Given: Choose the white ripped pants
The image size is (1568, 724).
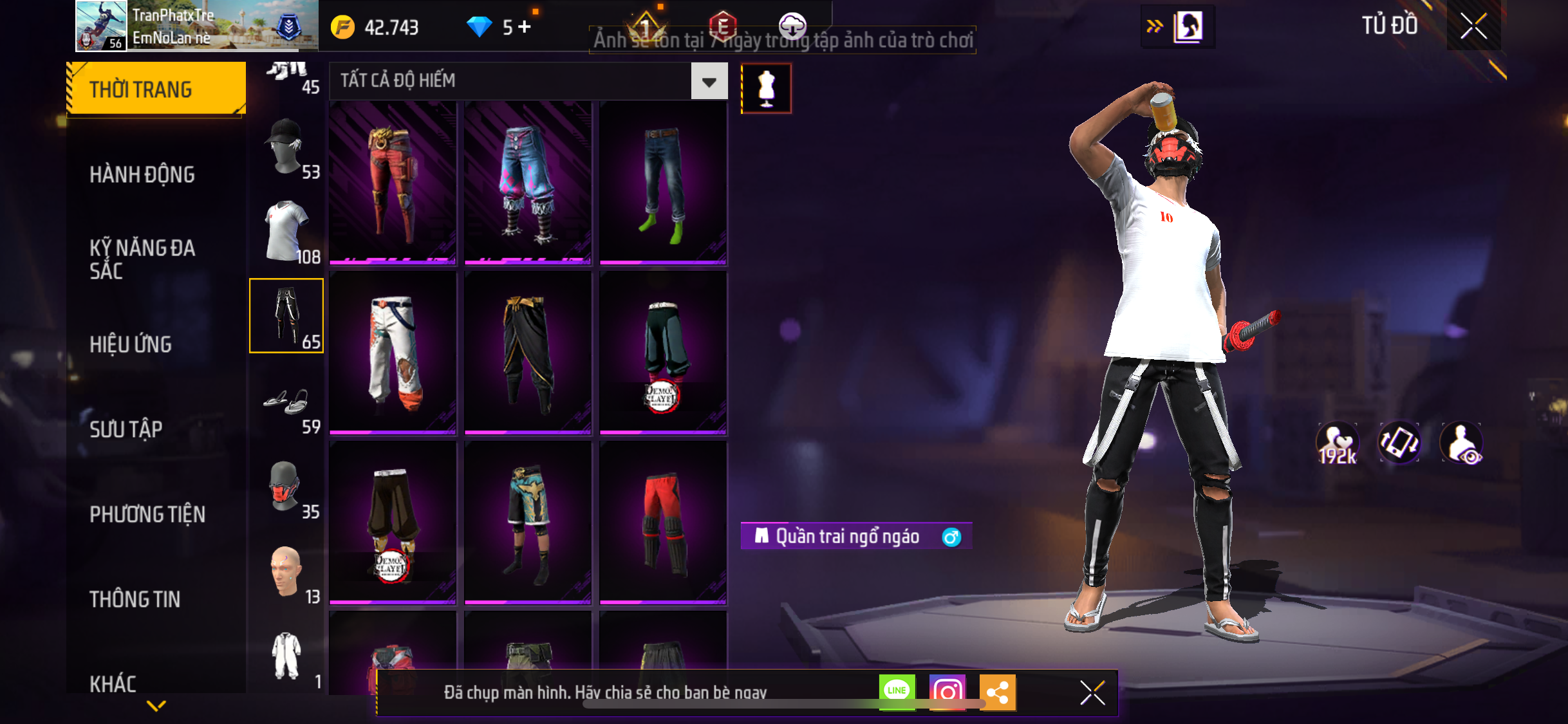Looking at the screenshot, I should pyautogui.click(x=393, y=353).
